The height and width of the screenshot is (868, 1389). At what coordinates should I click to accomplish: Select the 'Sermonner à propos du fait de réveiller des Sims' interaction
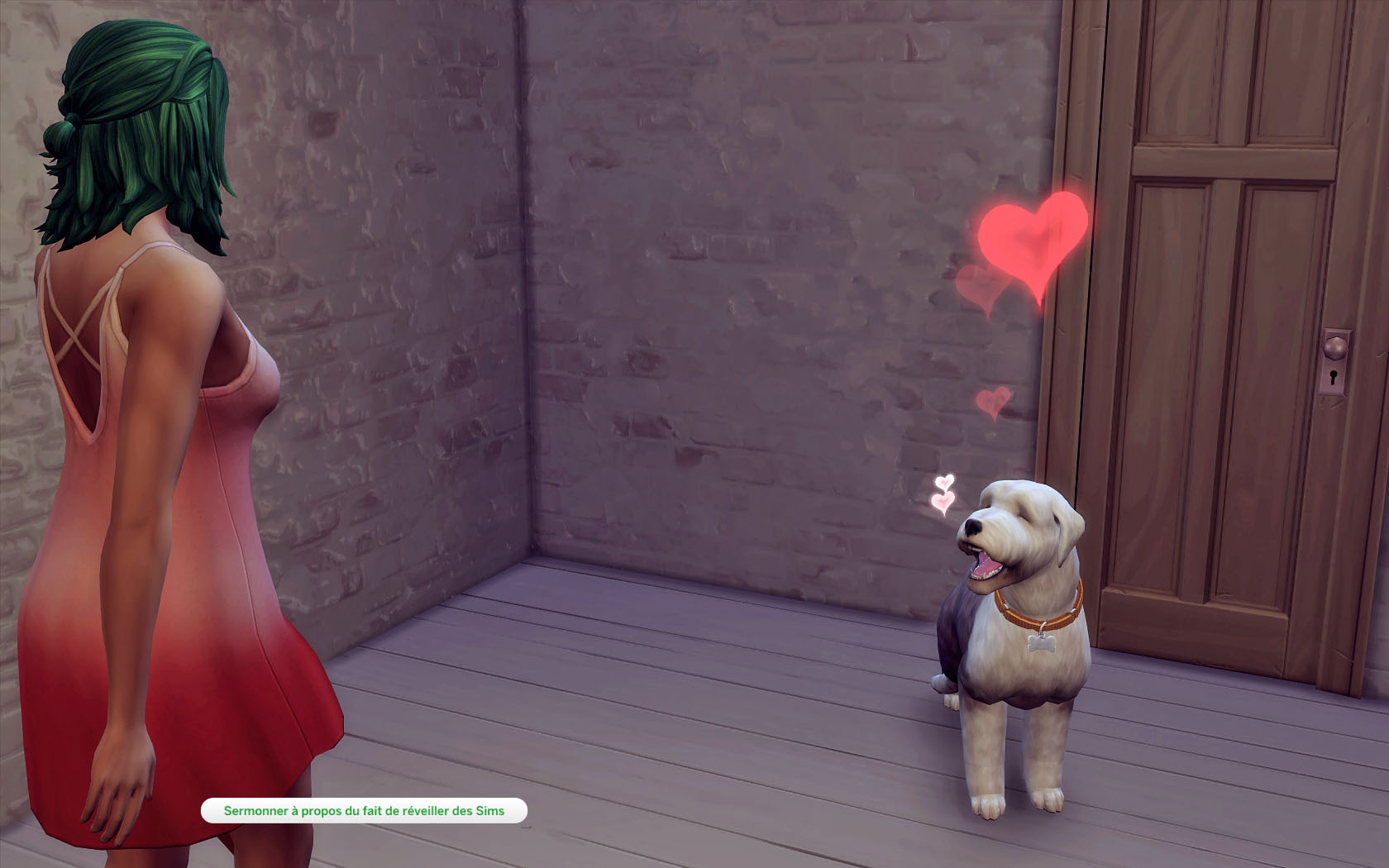pyautogui.click(x=364, y=811)
